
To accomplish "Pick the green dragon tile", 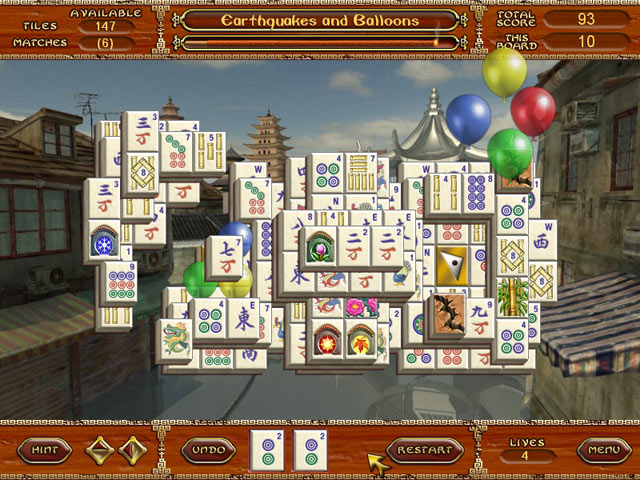I will pos(175,337).
